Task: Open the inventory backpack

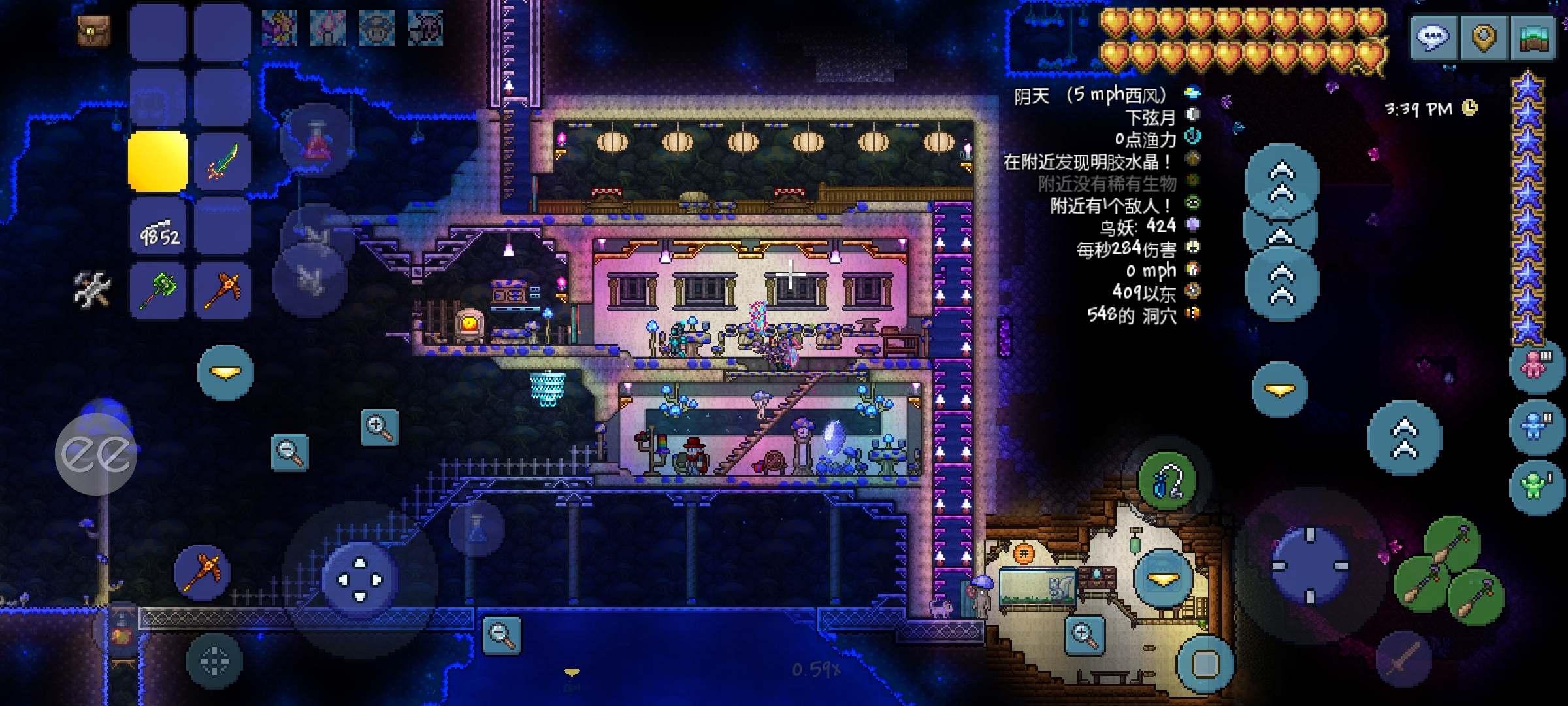Action: (94, 31)
